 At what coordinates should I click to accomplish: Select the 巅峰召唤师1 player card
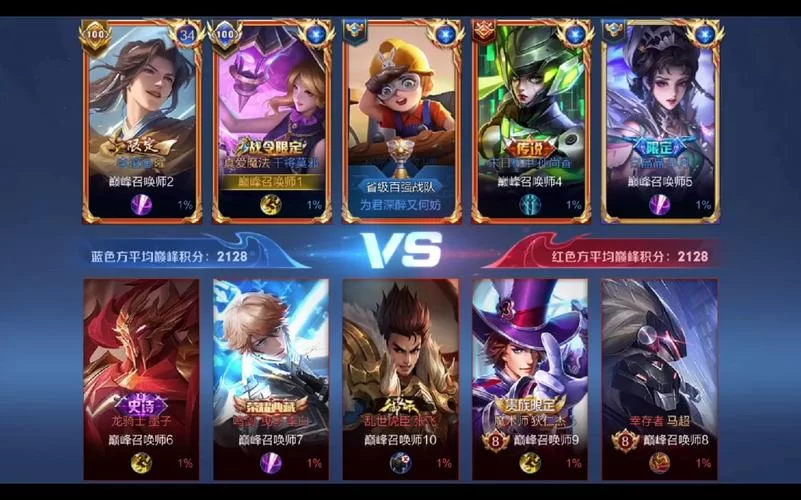coord(271,122)
